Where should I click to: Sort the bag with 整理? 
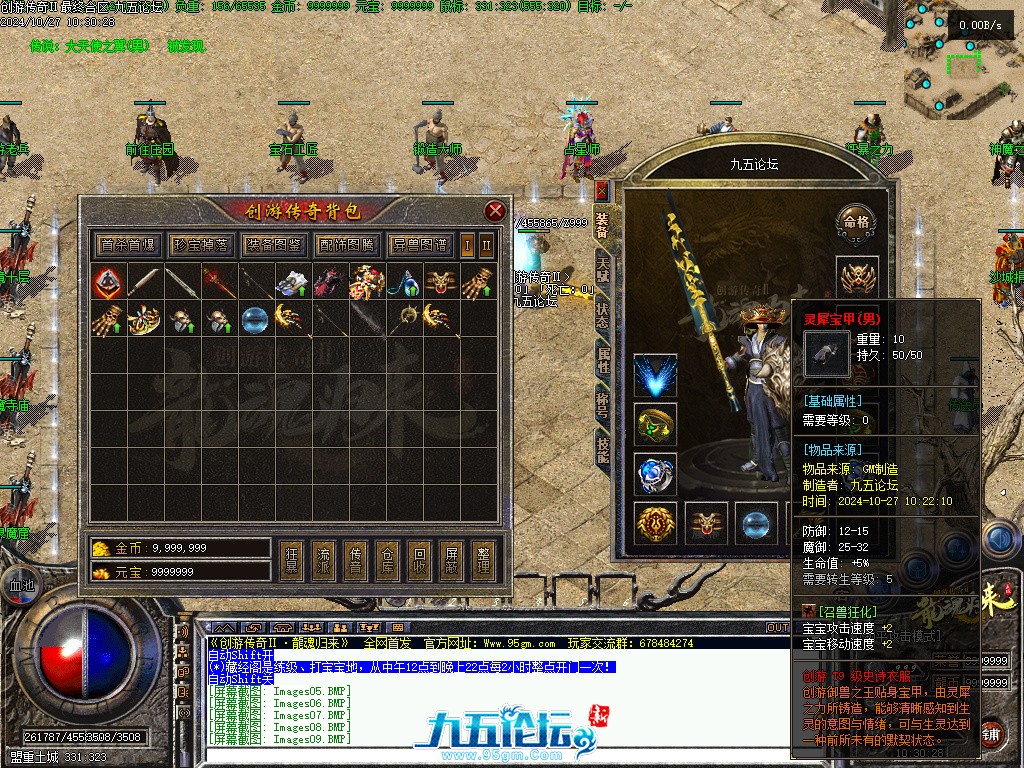pyautogui.click(x=484, y=560)
